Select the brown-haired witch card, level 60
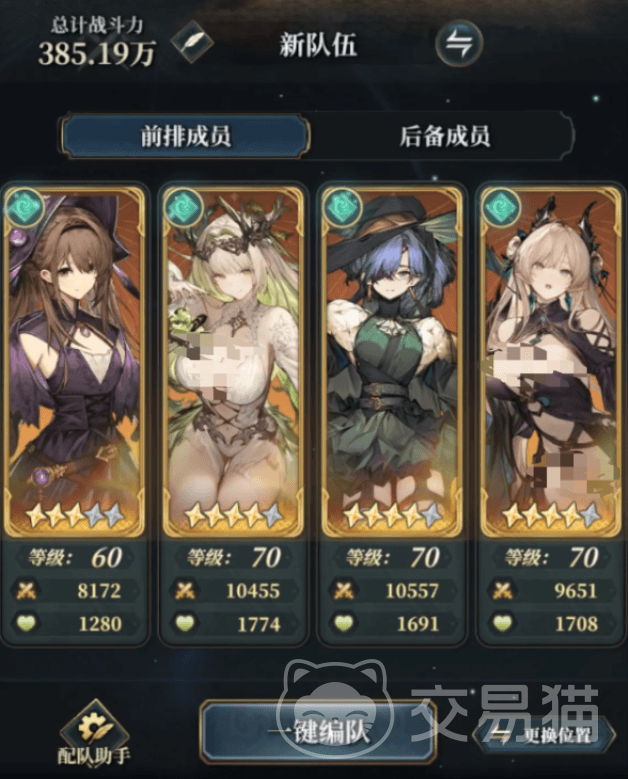Viewport: 628px width, 779px height. click(75, 360)
